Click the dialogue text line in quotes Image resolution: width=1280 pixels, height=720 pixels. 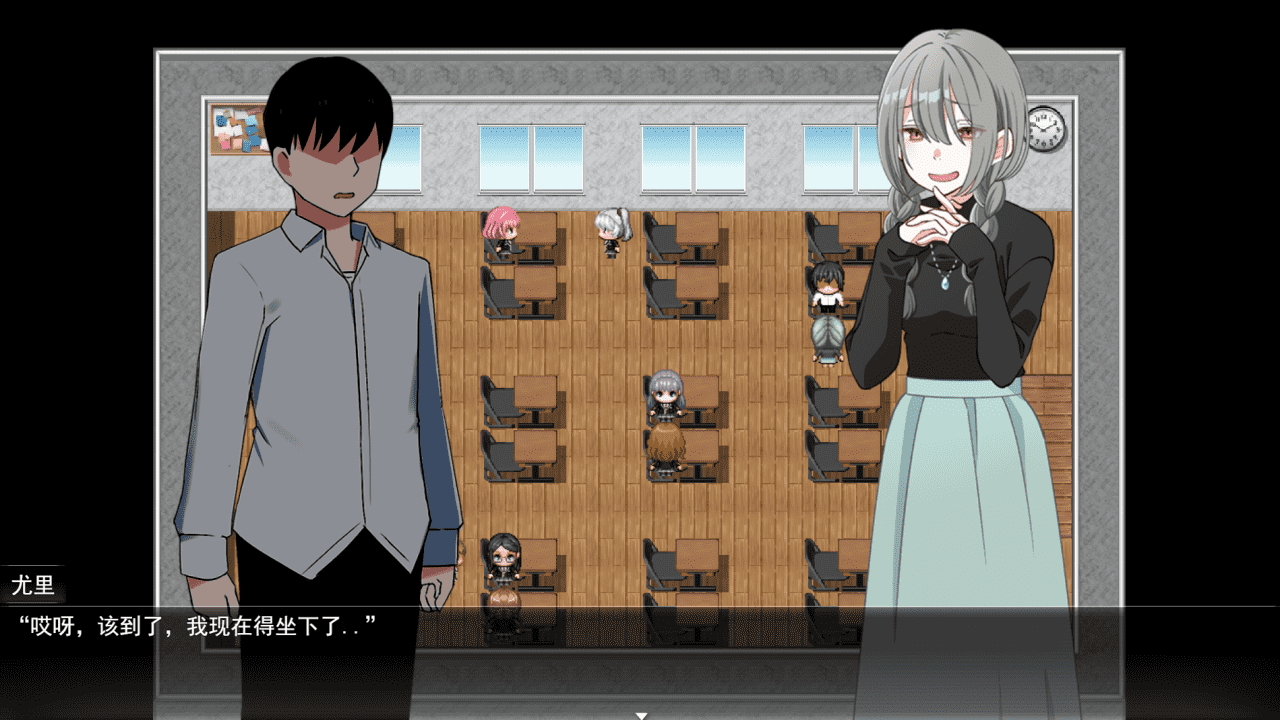[x=196, y=628]
